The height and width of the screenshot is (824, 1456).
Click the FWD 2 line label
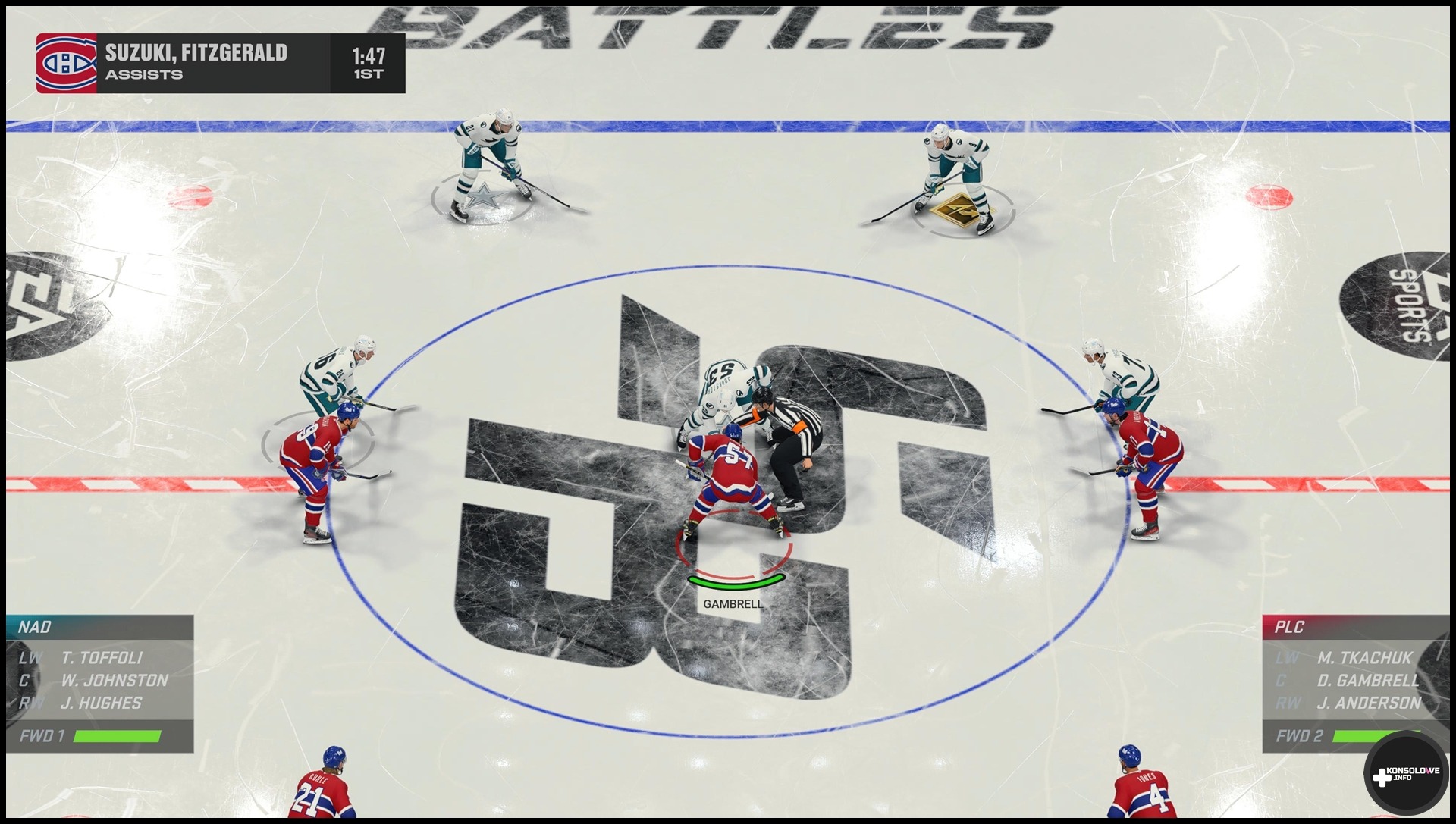[x=1299, y=736]
